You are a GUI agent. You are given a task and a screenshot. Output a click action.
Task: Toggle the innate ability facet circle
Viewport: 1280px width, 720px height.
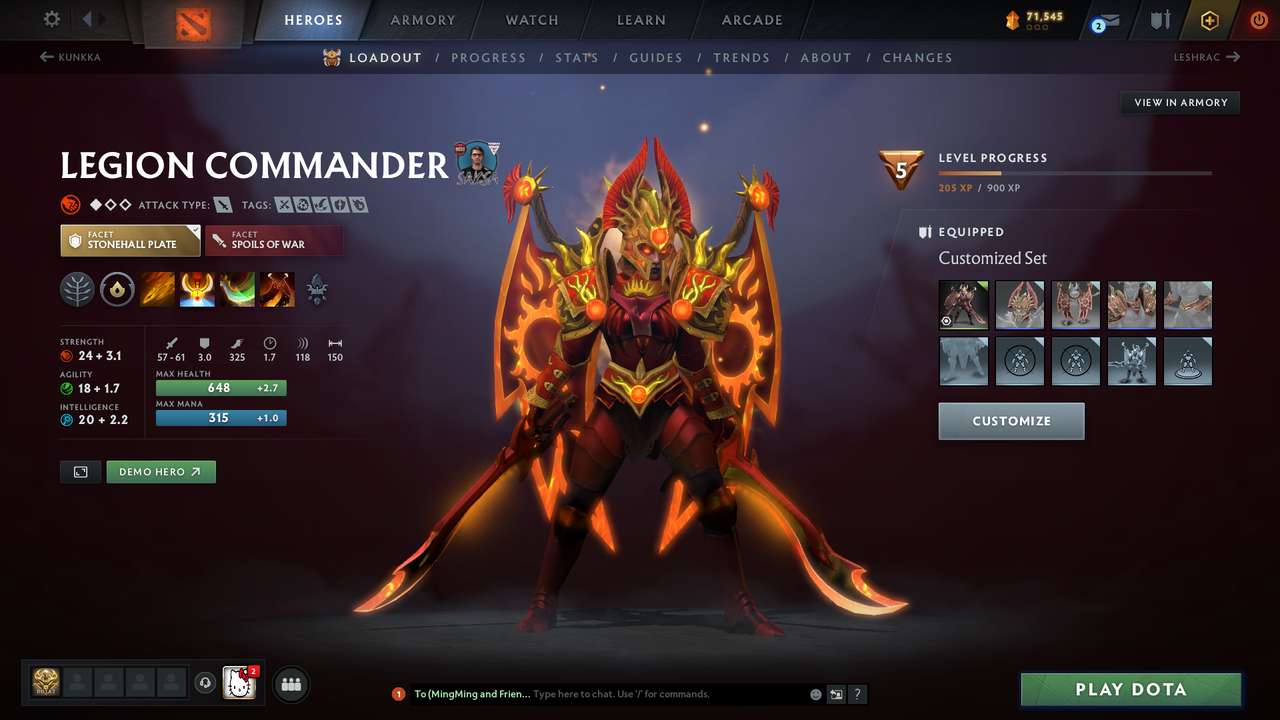coord(119,289)
